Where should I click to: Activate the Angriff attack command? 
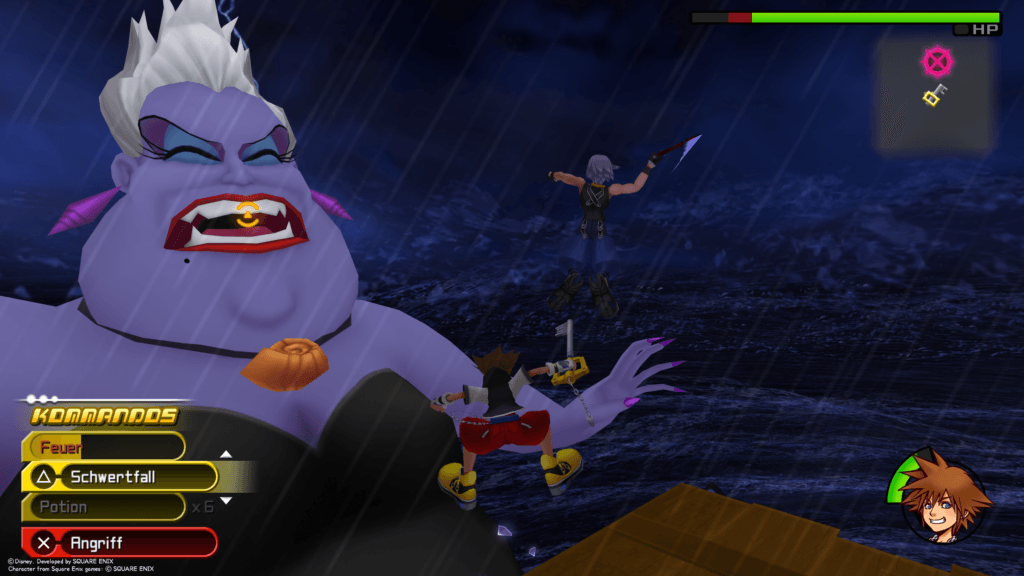pos(120,543)
